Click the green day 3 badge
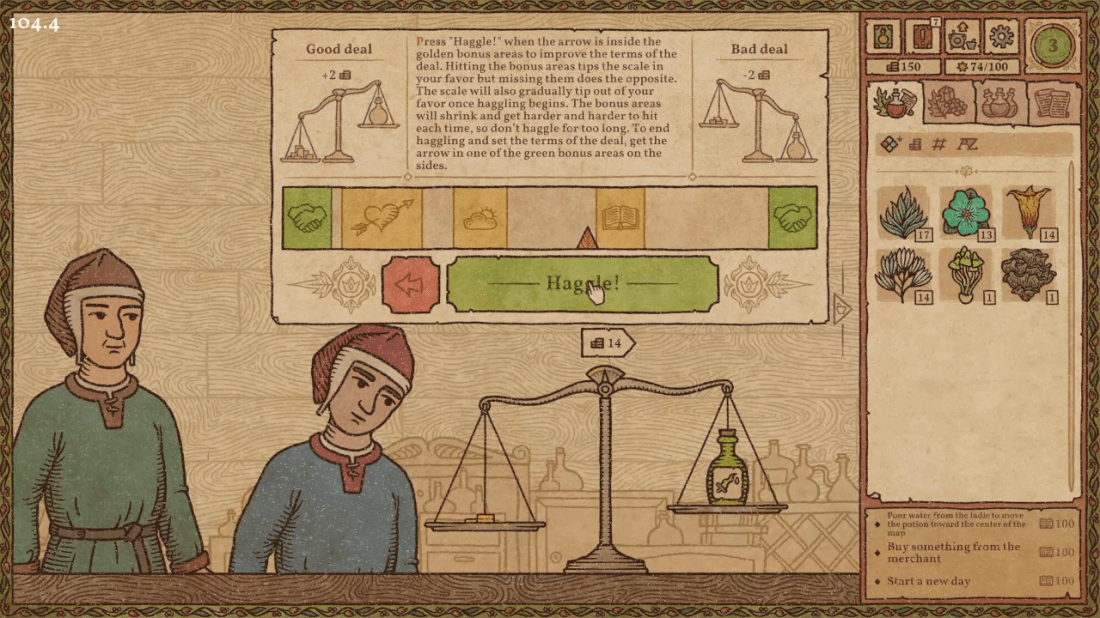The width and height of the screenshot is (1100, 618). click(x=1051, y=45)
